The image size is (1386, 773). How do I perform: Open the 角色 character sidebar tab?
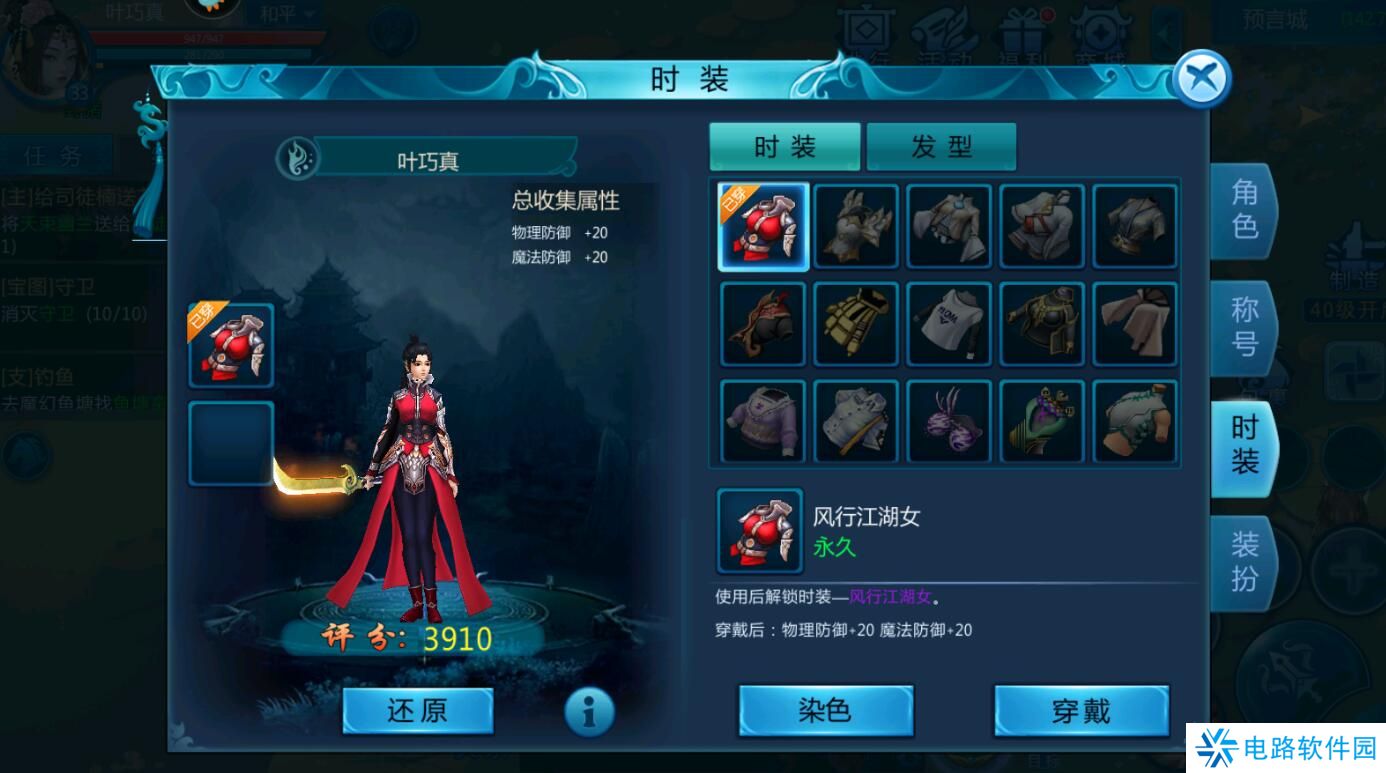click(1243, 211)
